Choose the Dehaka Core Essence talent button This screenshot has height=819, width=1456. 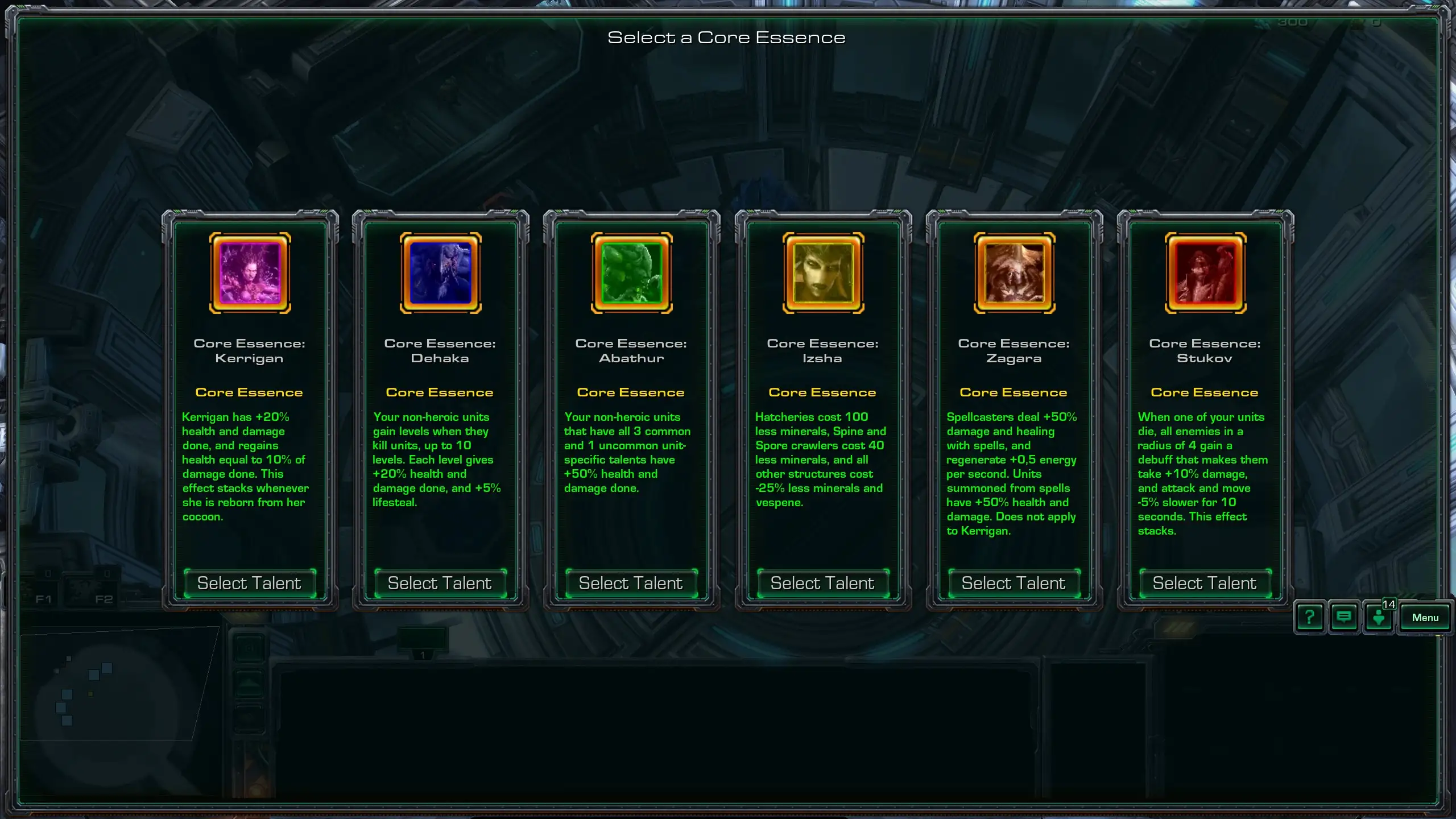click(x=440, y=583)
